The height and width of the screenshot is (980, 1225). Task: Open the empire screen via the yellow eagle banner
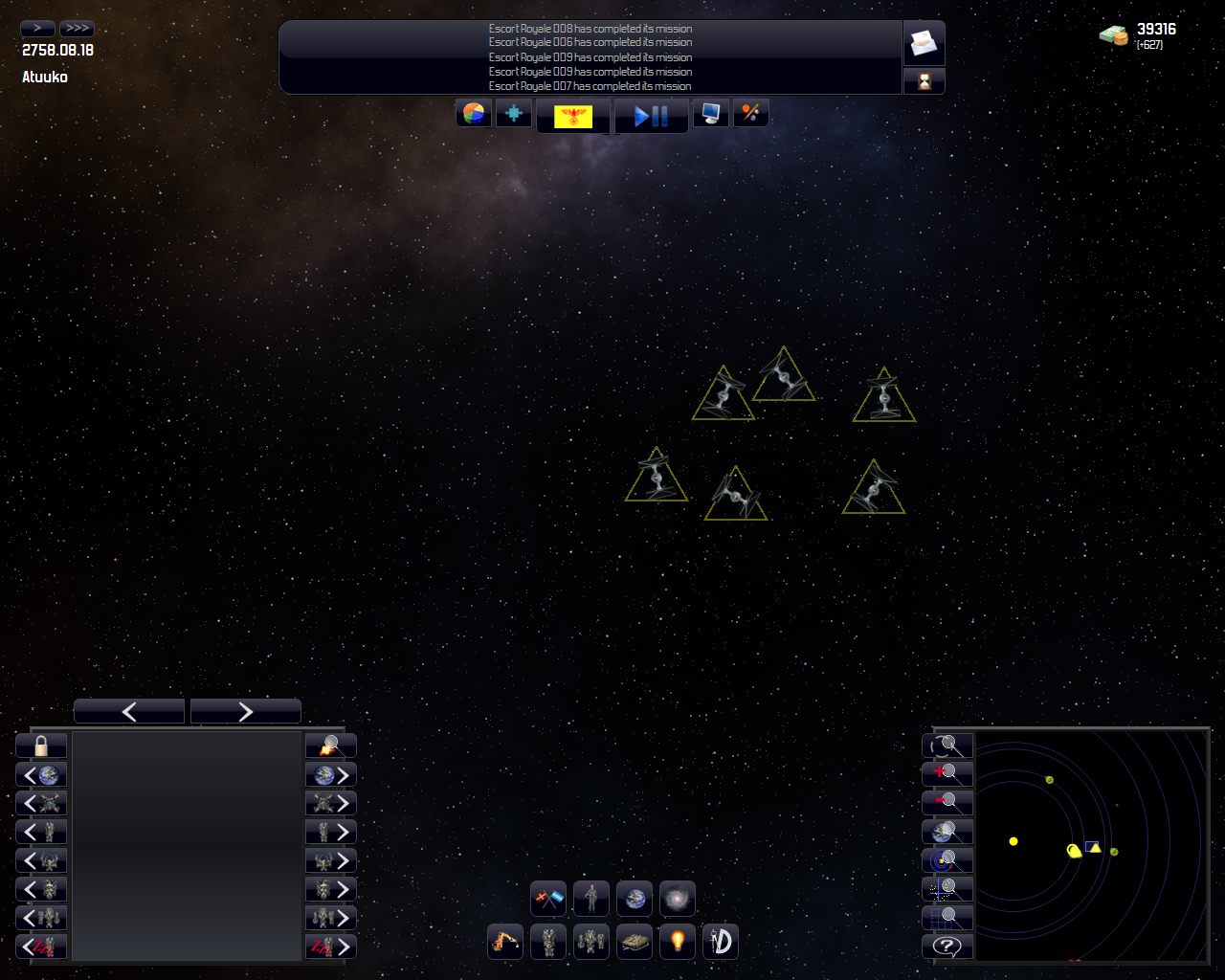pos(573,116)
